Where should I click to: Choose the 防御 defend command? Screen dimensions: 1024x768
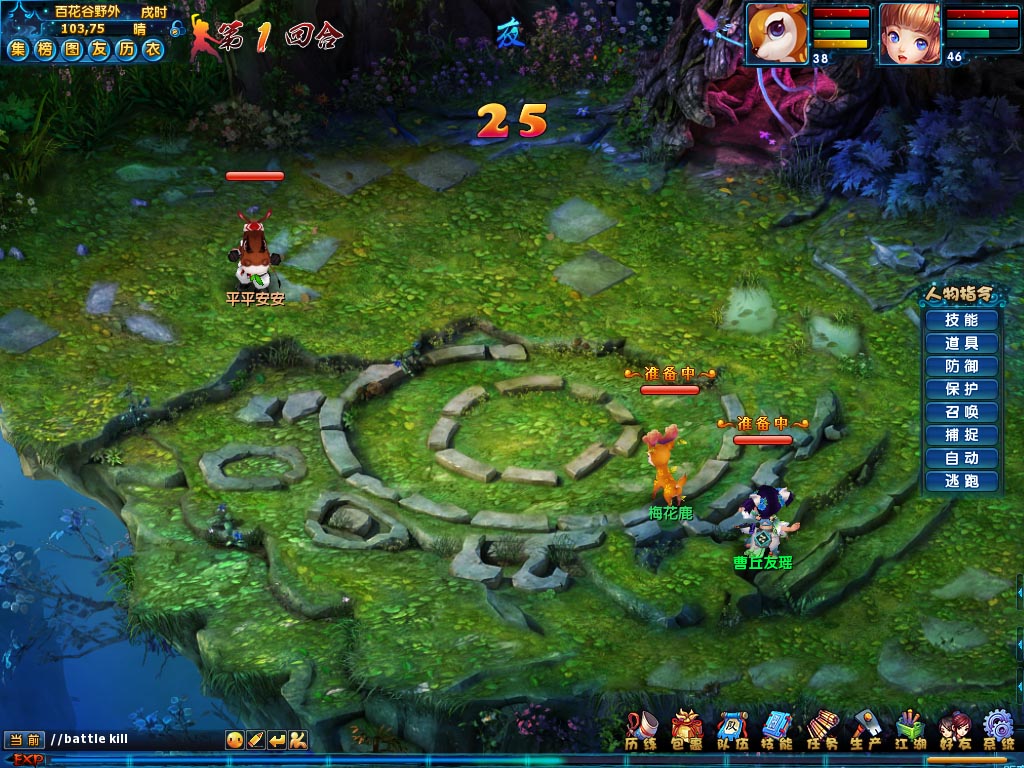(961, 366)
